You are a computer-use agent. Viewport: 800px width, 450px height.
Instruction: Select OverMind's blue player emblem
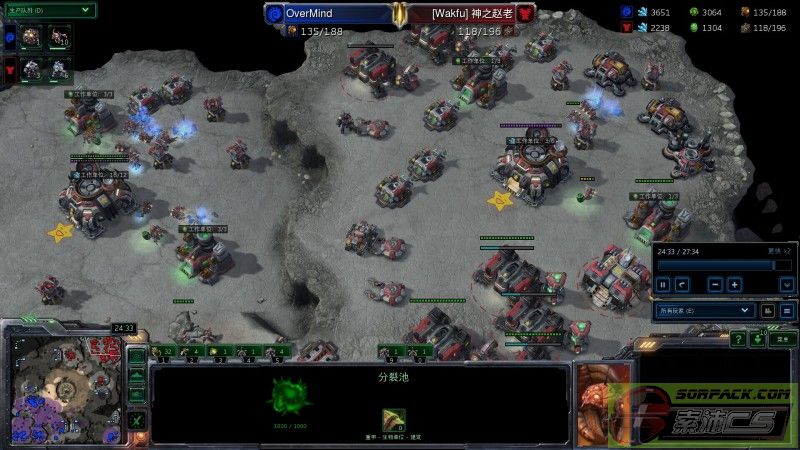[274, 14]
